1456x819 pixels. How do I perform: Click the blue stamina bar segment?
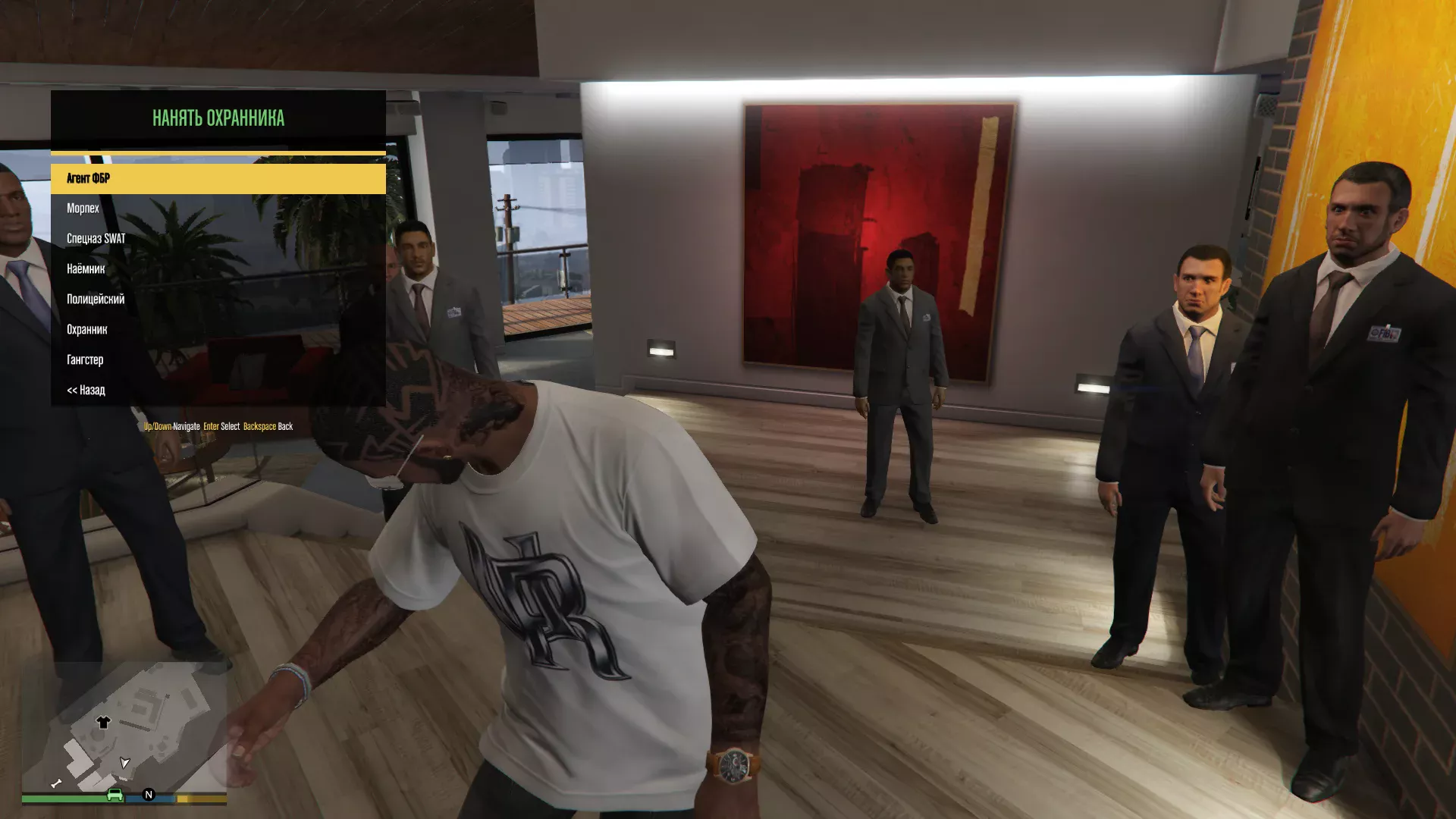pyautogui.click(x=164, y=799)
